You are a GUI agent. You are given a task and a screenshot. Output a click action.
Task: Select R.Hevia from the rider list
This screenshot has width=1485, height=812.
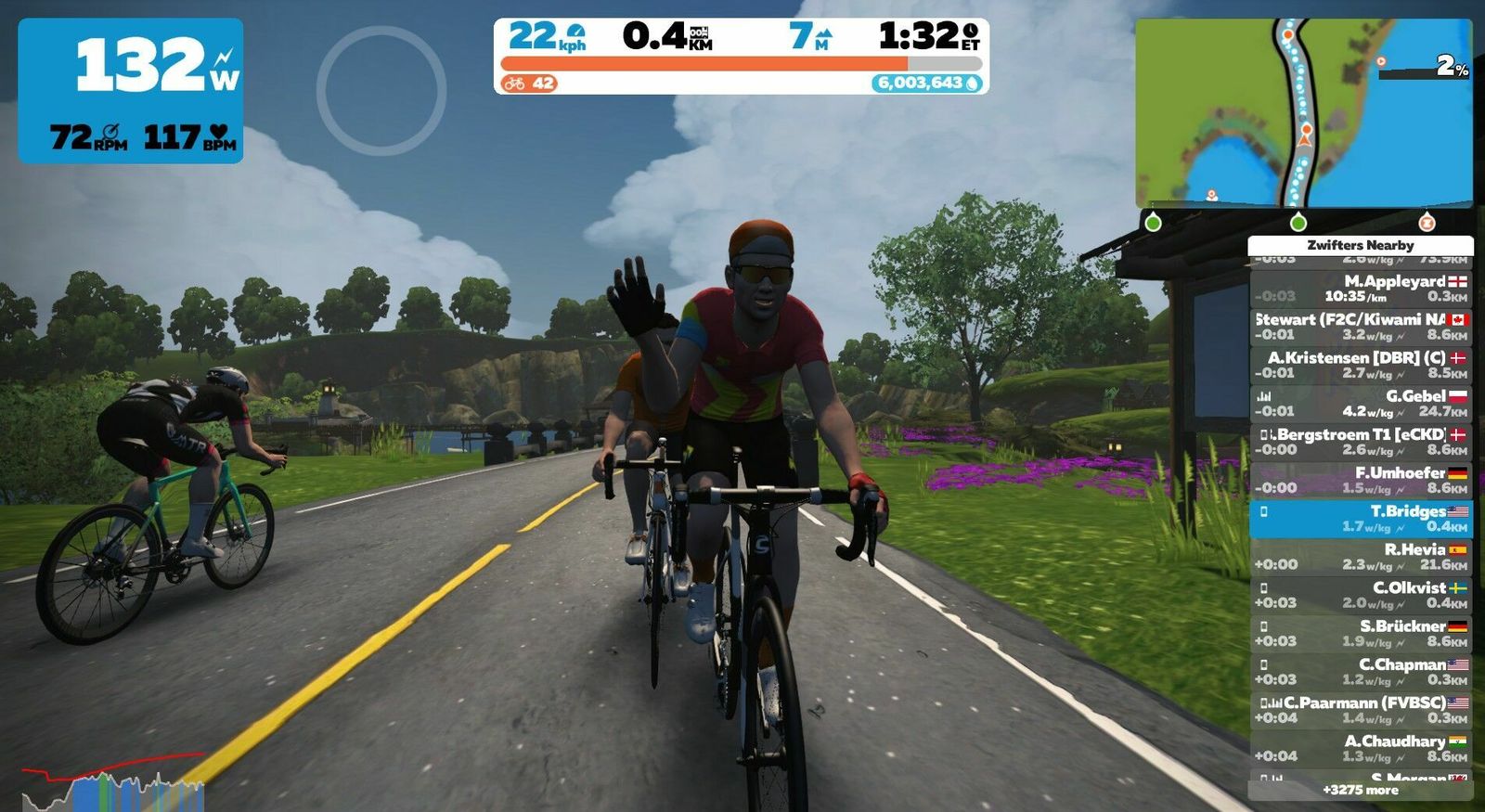(1360, 557)
